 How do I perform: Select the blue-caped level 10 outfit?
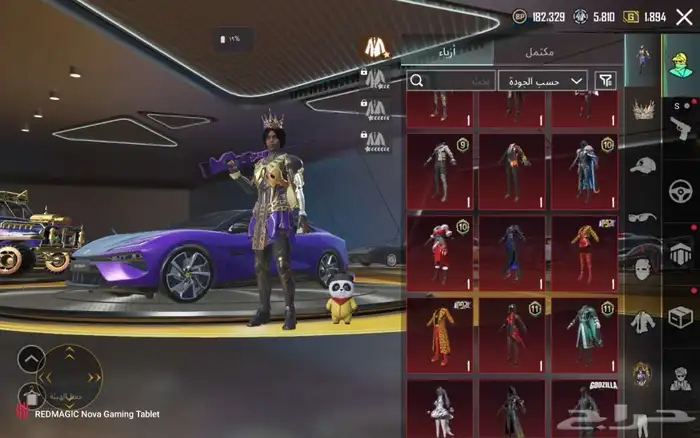pos(584,169)
